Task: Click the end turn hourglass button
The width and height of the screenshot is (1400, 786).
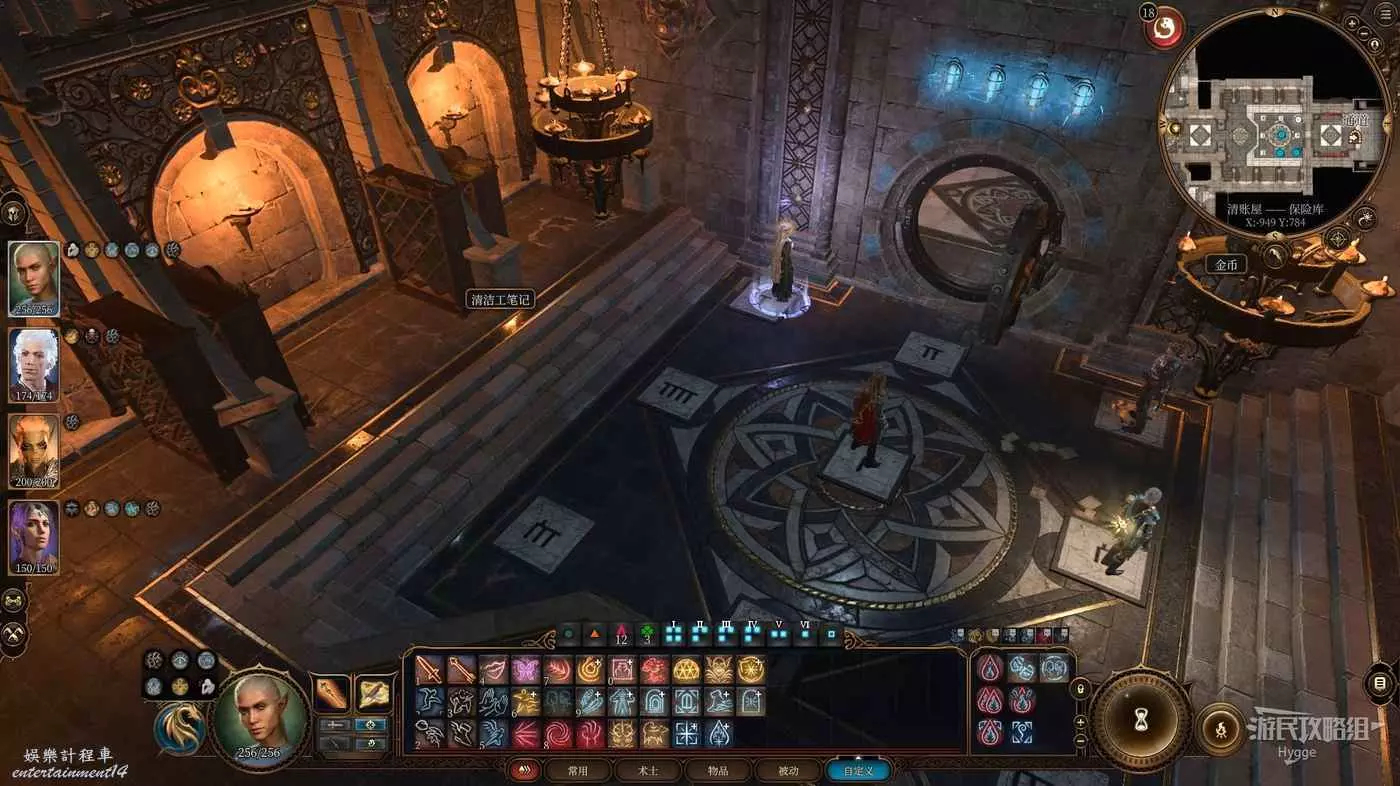Action: (1140, 718)
